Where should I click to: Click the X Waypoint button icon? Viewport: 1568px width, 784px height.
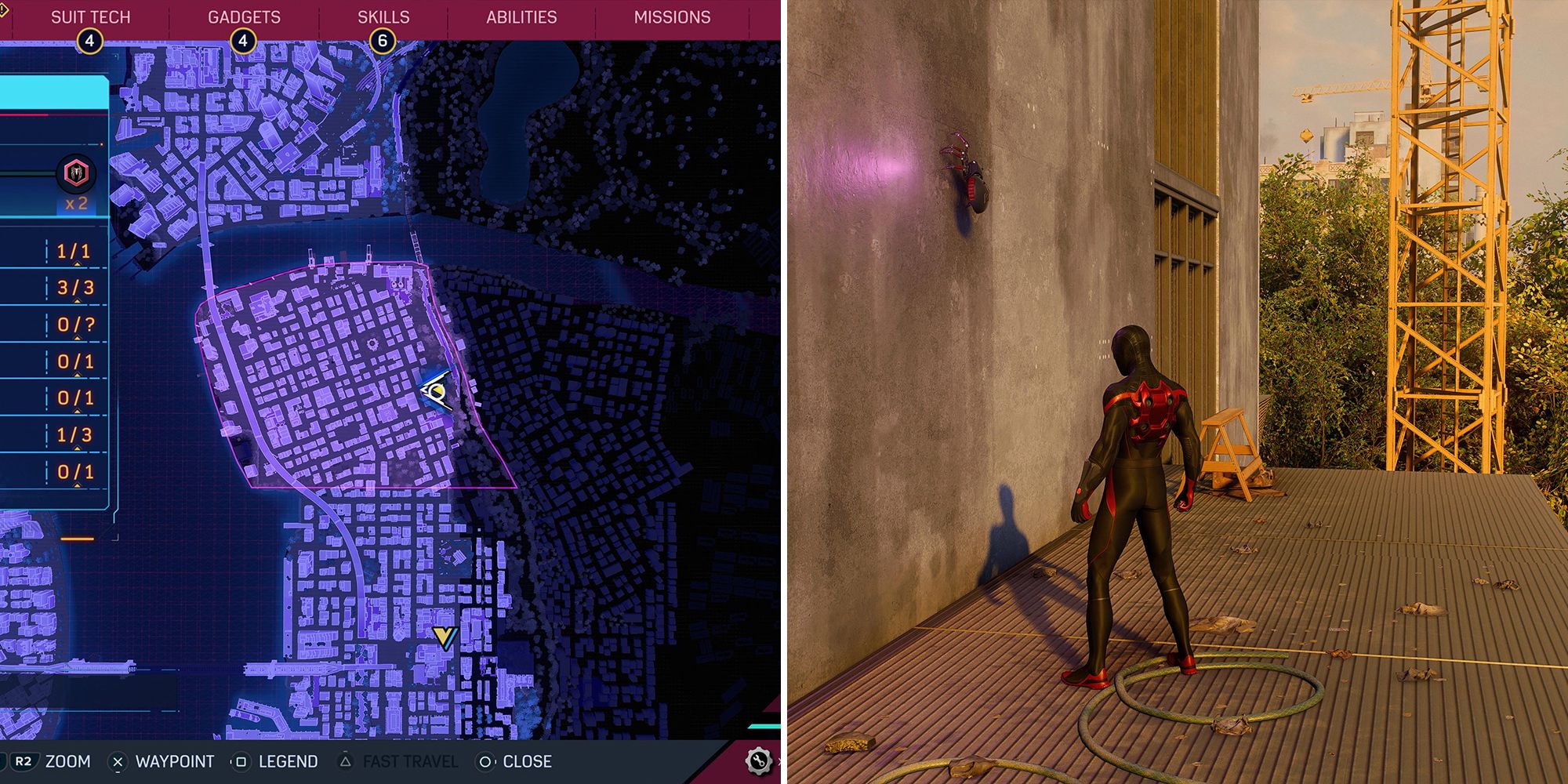[119, 760]
